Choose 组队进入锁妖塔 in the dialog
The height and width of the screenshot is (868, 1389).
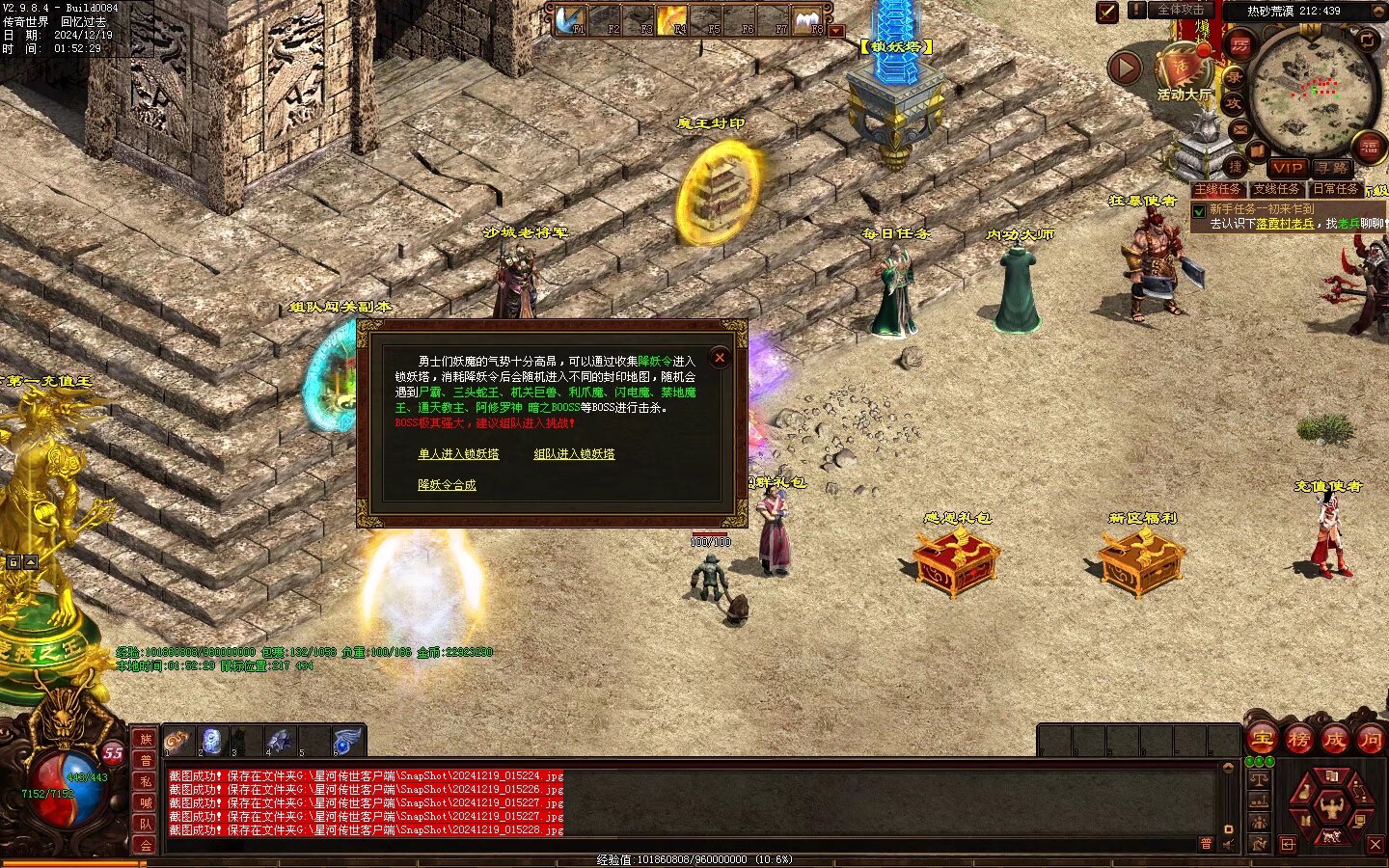(574, 454)
